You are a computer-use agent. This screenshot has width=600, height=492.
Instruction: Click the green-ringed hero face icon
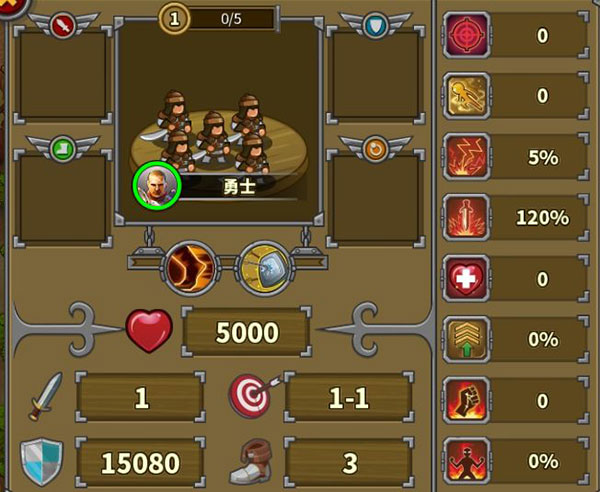[156, 185]
